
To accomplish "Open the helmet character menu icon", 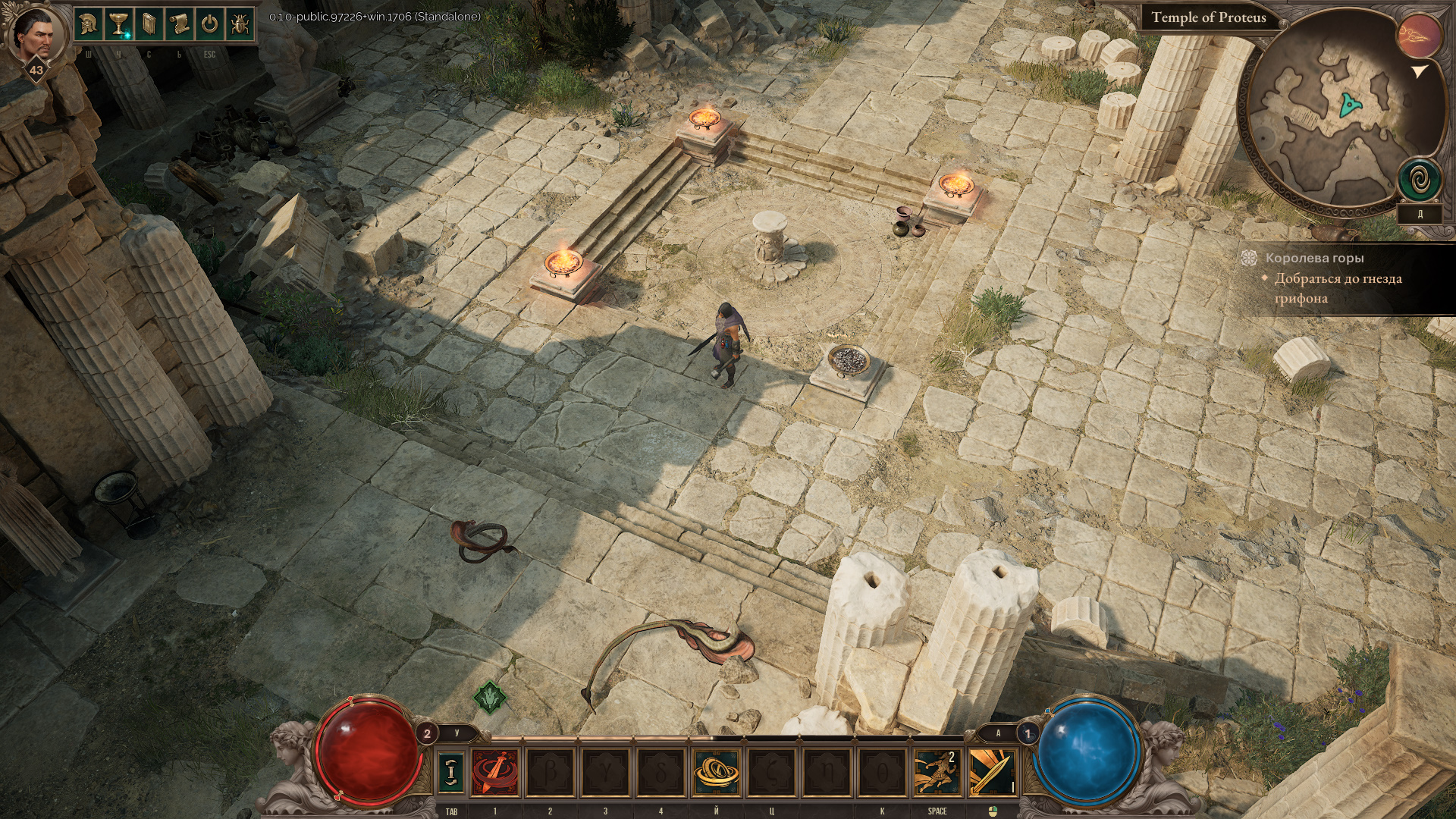I will 89,24.
